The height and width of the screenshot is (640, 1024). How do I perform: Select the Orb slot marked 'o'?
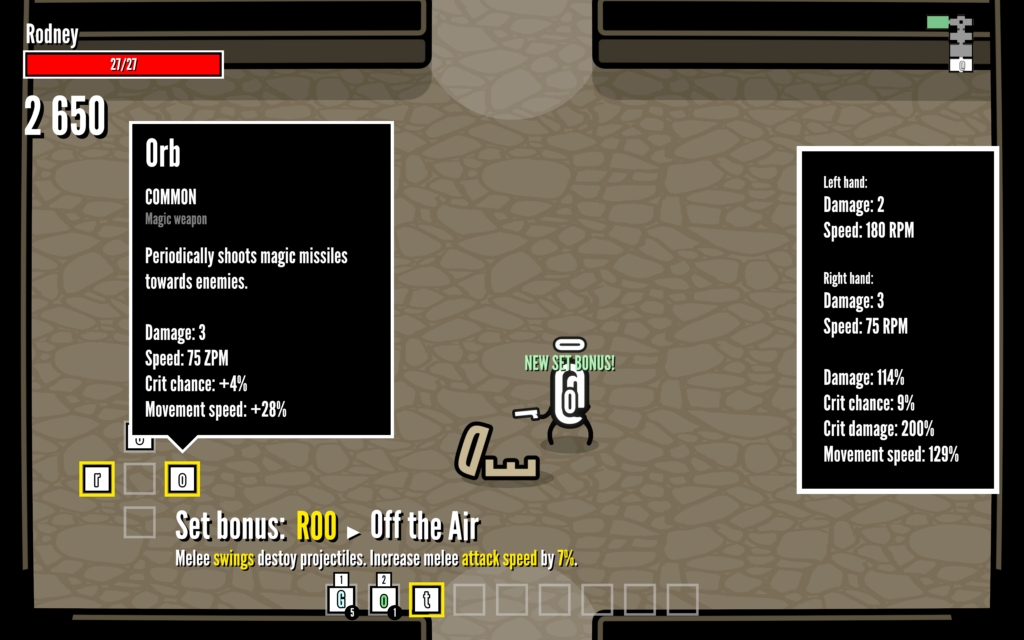click(182, 479)
